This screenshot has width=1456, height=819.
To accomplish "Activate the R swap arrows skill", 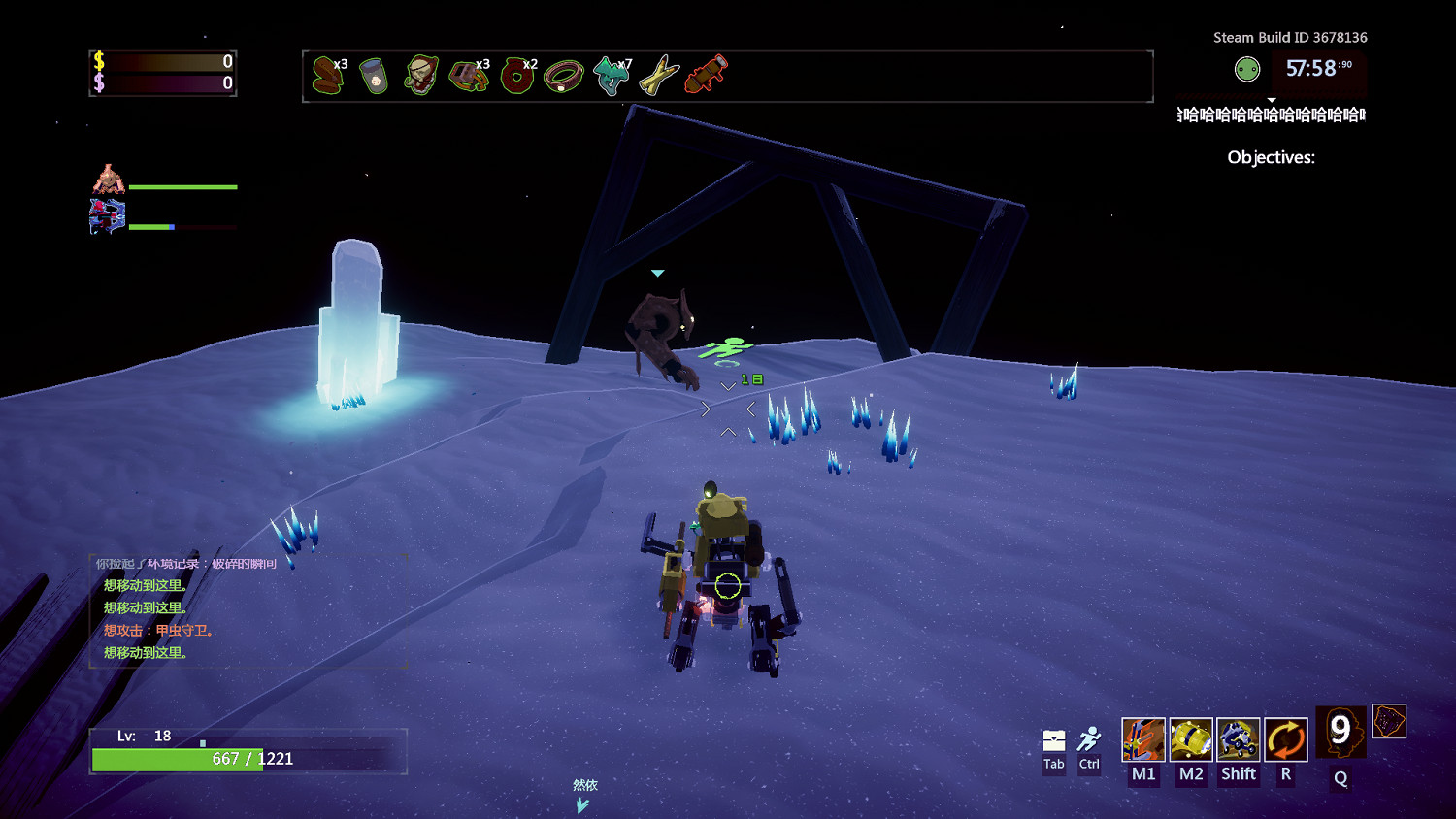I will tap(1286, 739).
